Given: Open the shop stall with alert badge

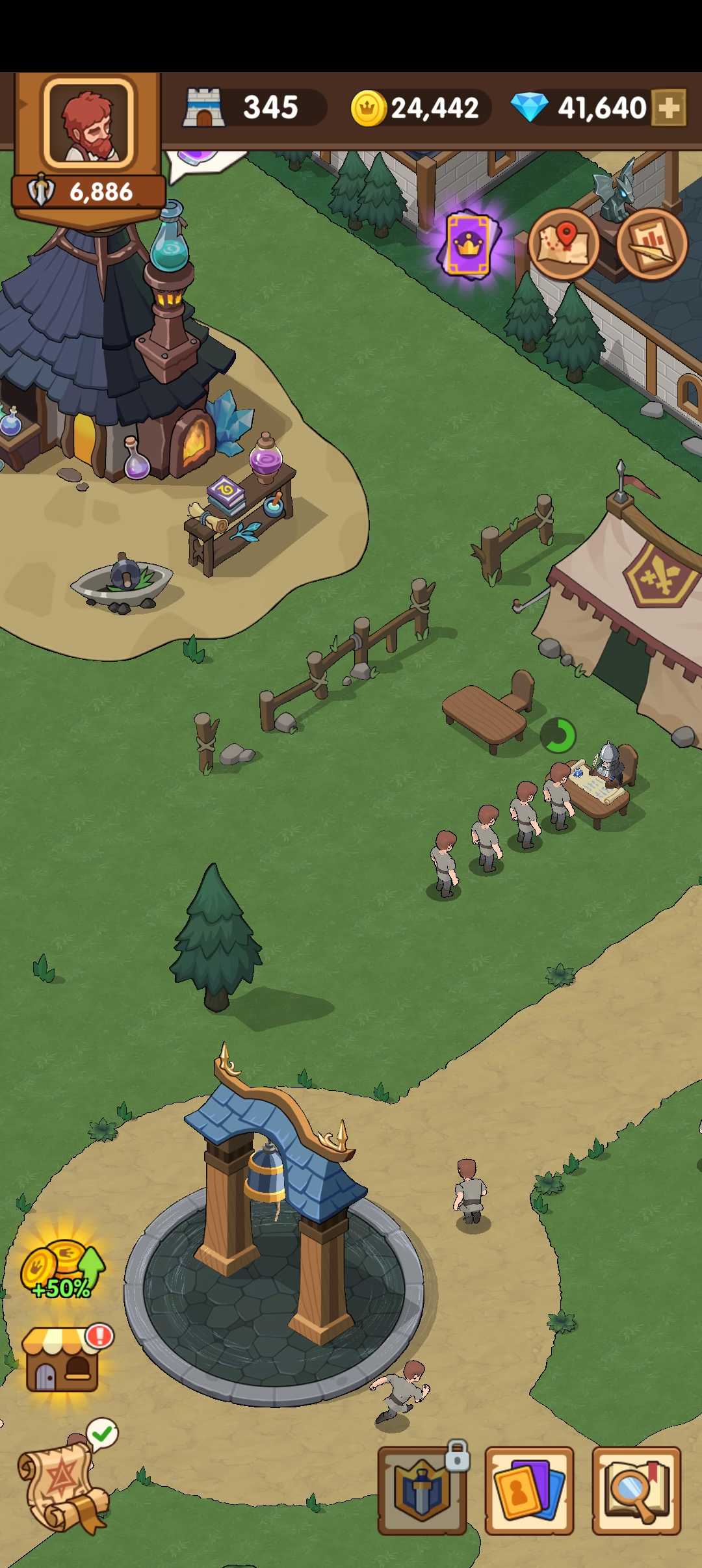Looking at the screenshot, I should coord(64,1359).
